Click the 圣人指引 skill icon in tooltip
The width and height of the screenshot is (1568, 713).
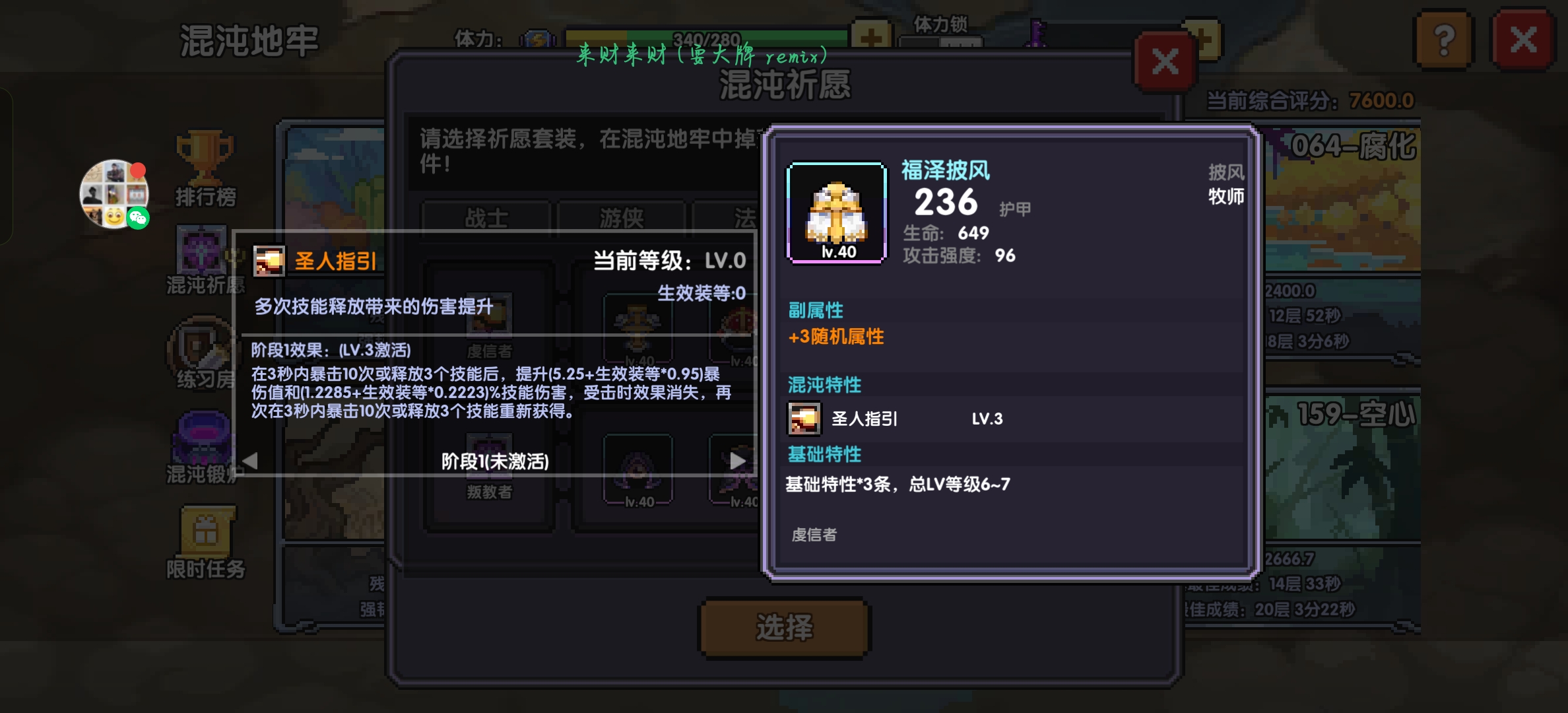271,261
